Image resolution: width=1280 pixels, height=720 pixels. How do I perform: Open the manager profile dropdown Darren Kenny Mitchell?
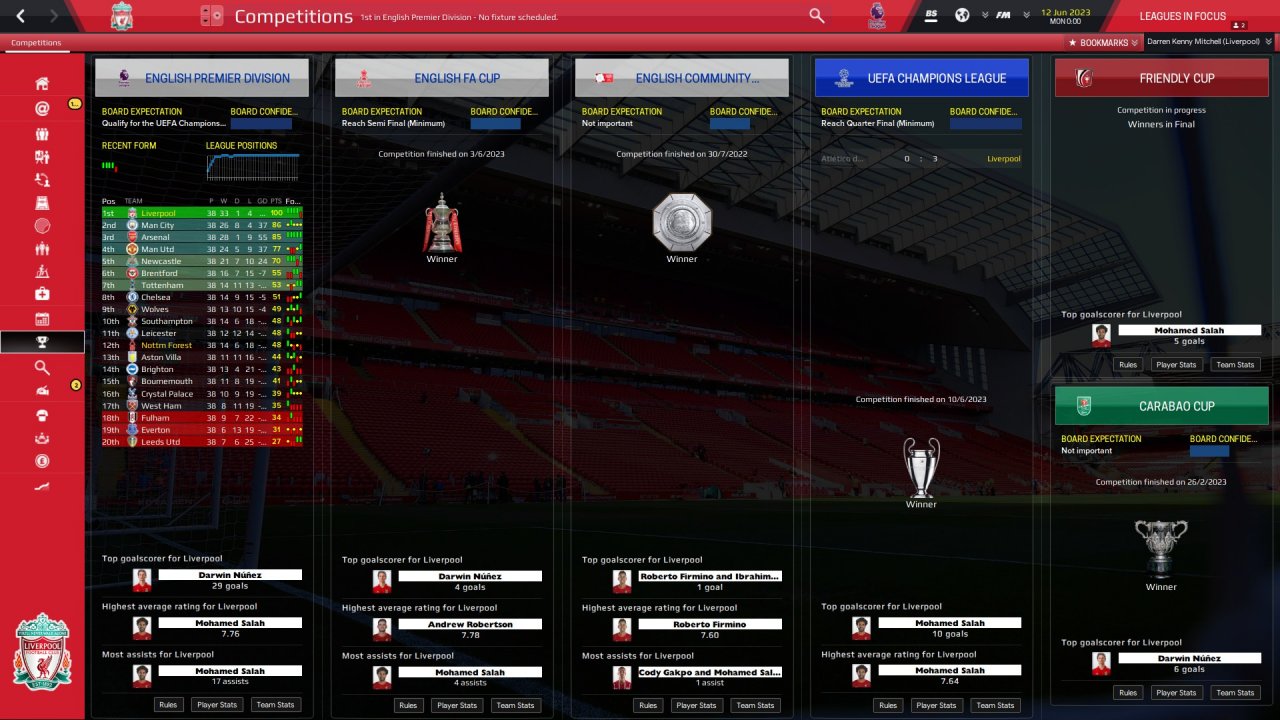(x=1209, y=42)
